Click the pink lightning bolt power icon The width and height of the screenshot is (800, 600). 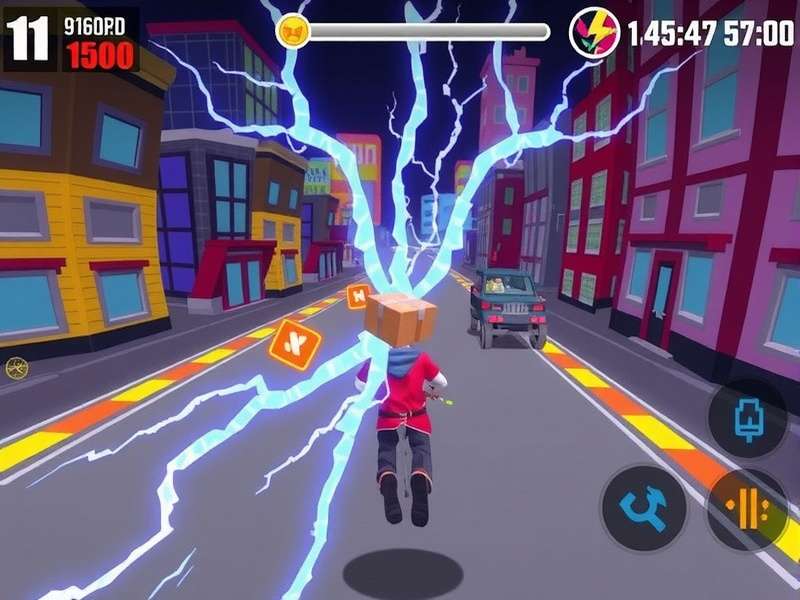click(x=594, y=32)
